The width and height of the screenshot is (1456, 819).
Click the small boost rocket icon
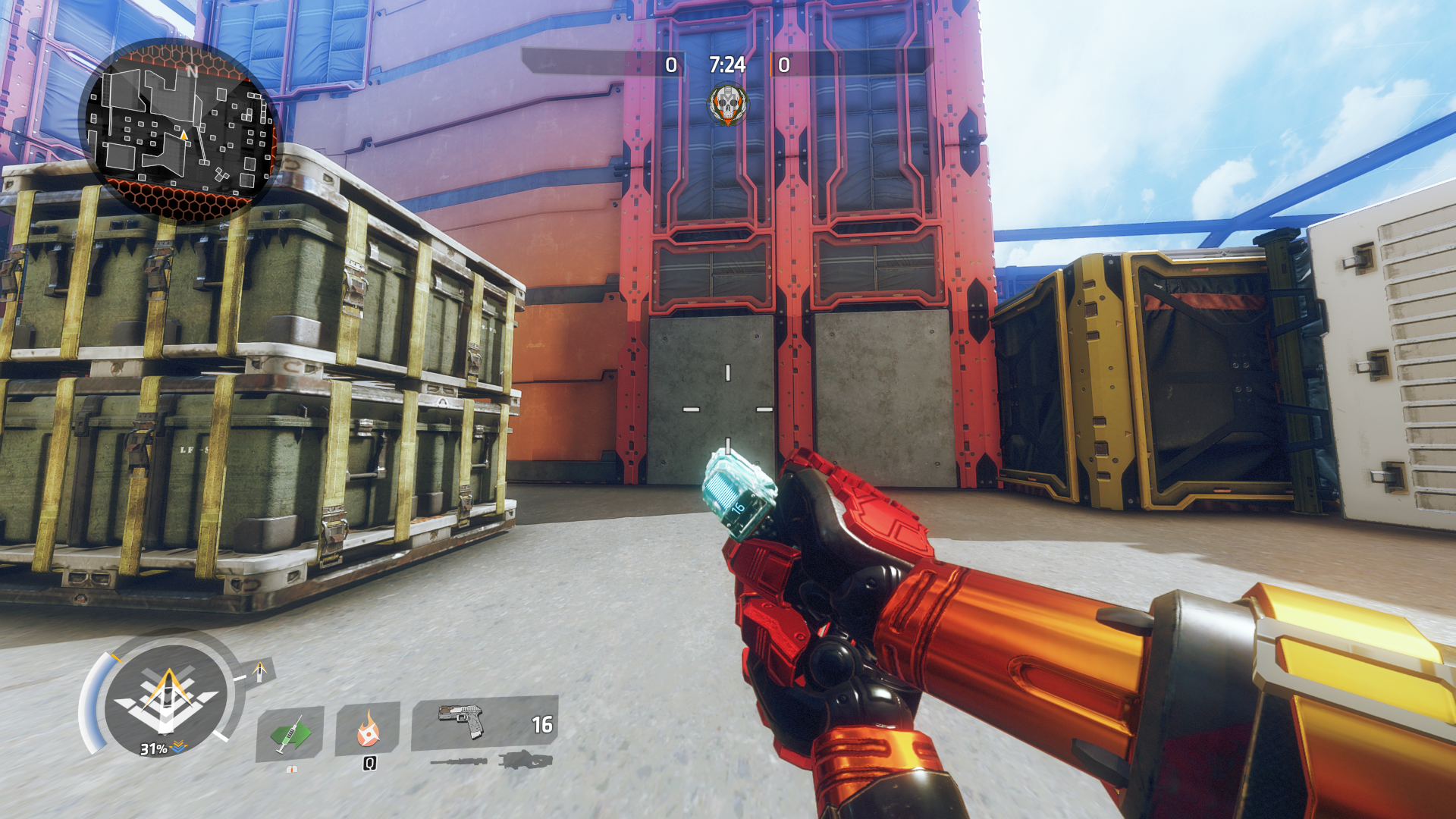[x=260, y=671]
